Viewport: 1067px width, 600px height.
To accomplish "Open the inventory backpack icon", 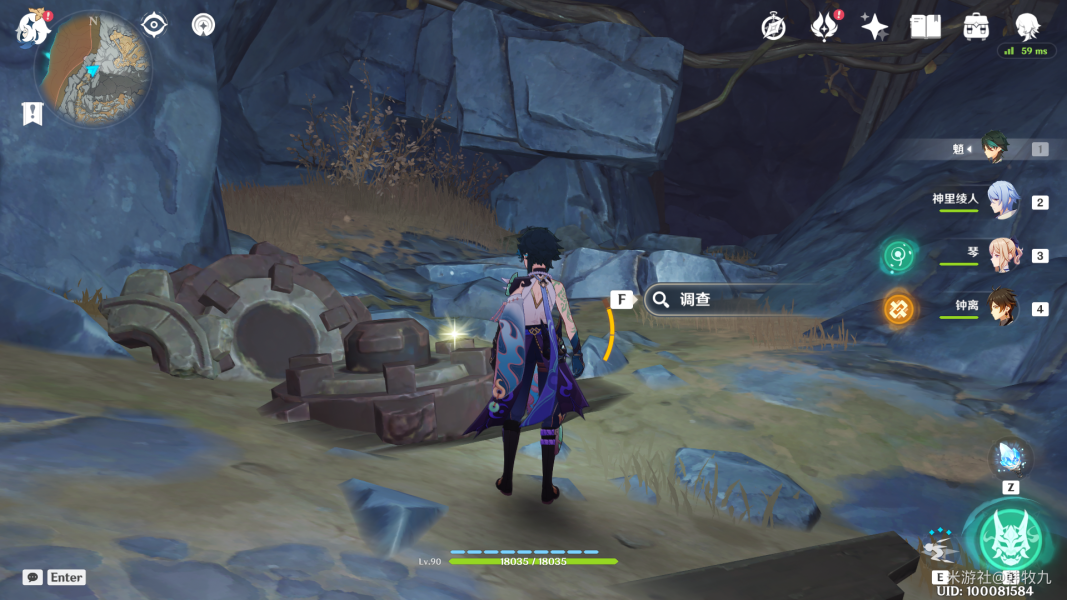I will click(x=976, y=27).
